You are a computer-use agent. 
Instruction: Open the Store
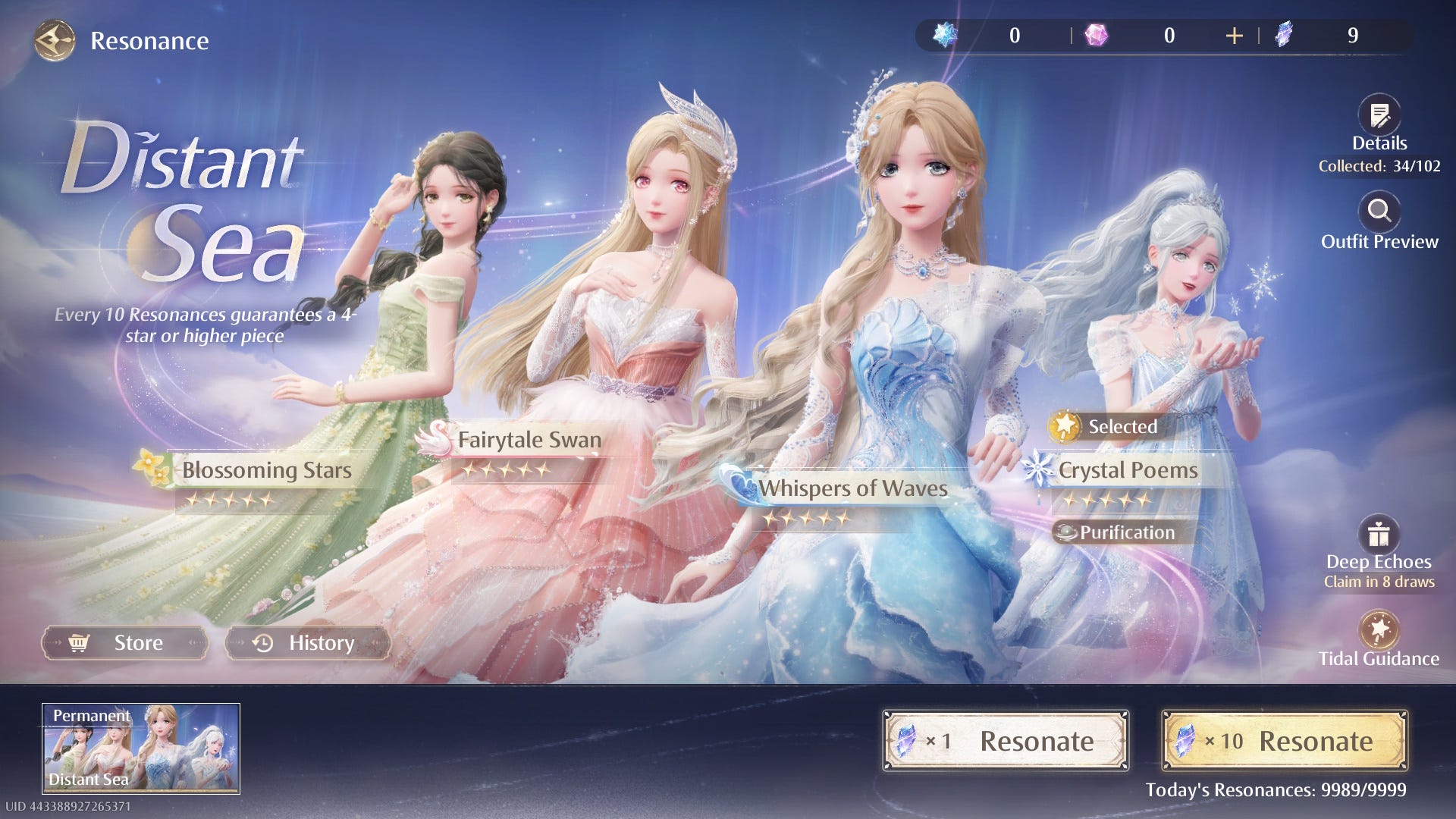coord(125,643)
